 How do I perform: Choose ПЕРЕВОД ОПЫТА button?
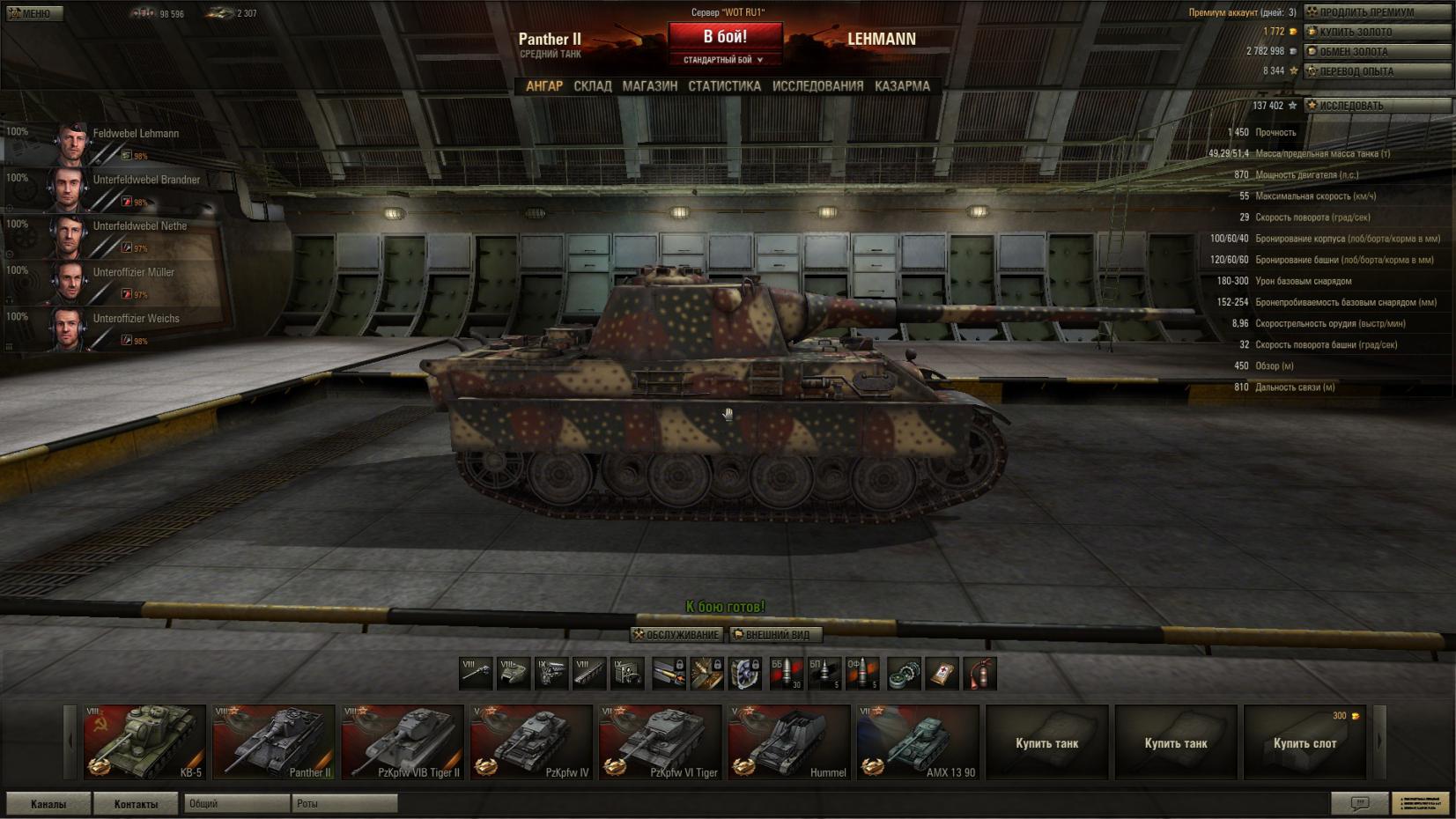click(x=1377, y=70)
